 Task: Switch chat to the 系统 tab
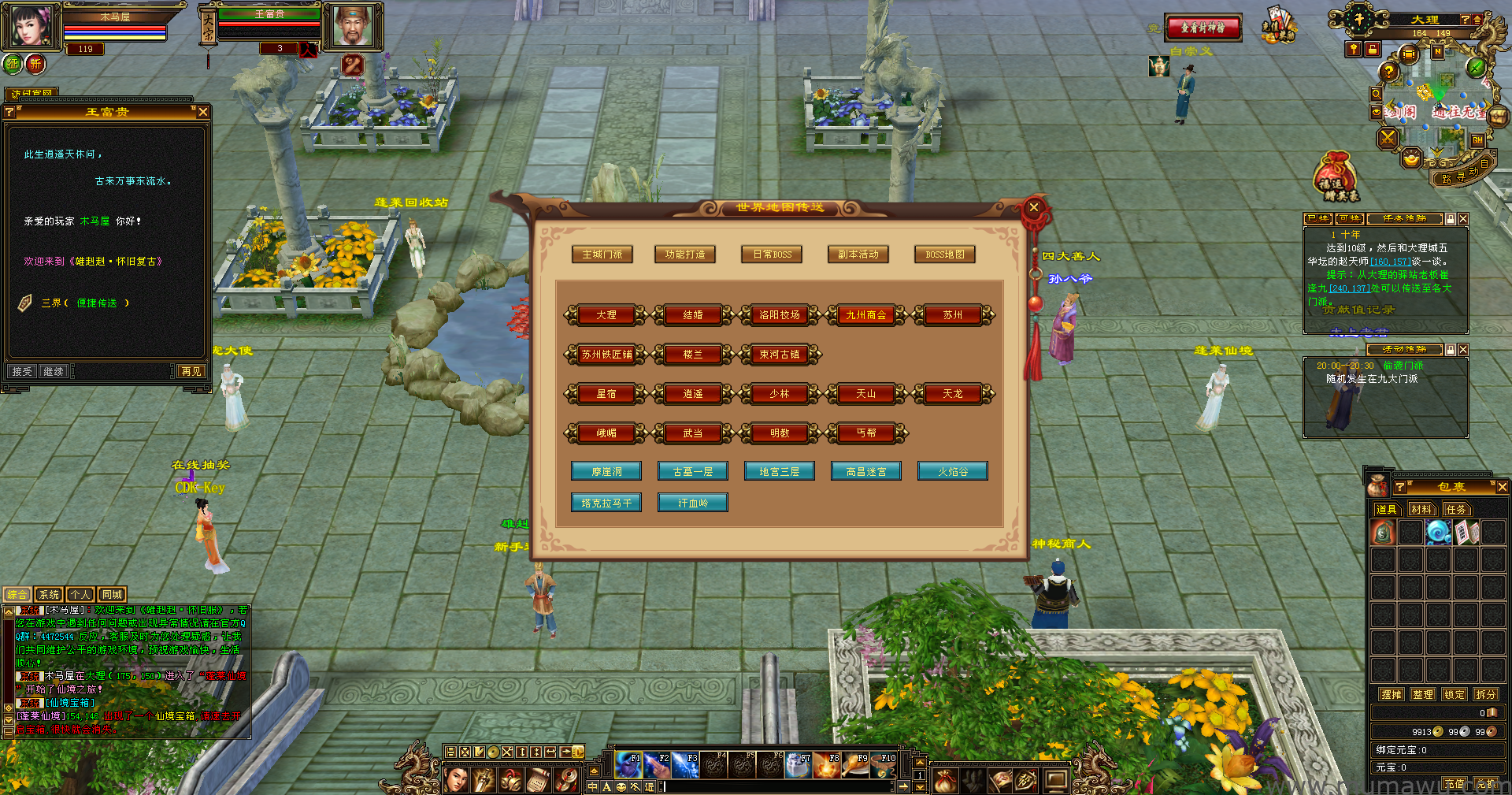point(49,595)
